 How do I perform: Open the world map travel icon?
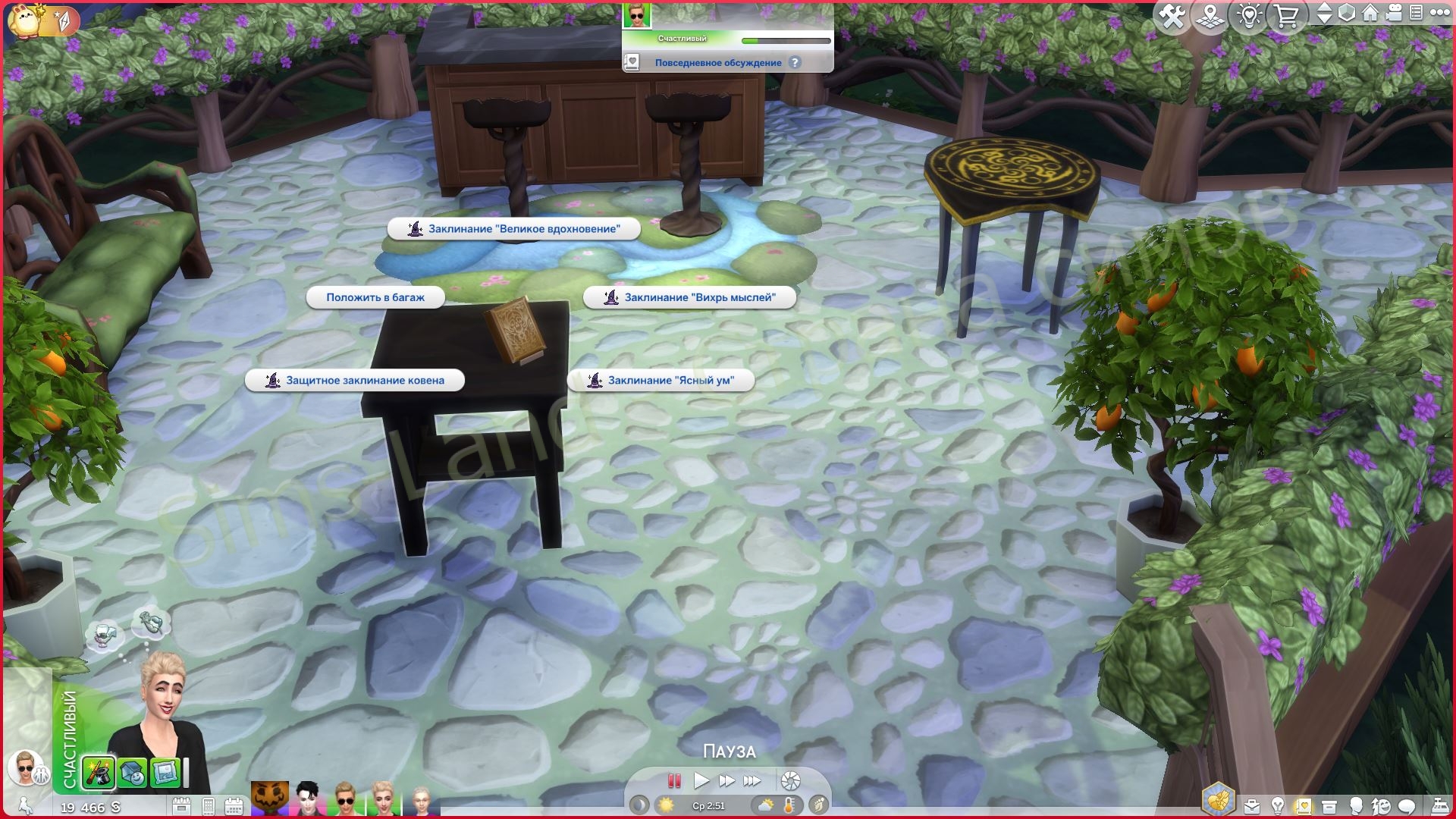[x=1211, y=16]
